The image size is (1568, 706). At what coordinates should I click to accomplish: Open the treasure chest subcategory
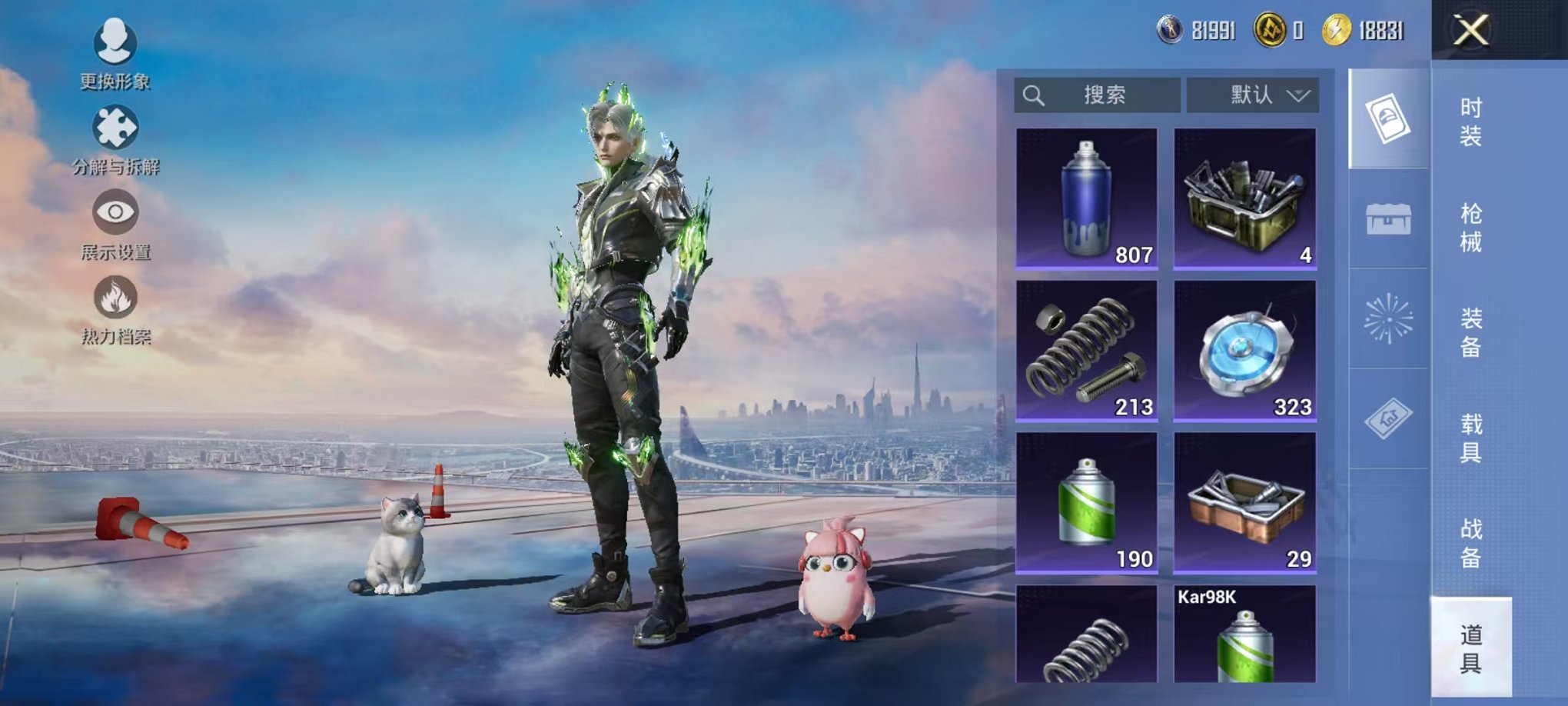[1388, 219]
